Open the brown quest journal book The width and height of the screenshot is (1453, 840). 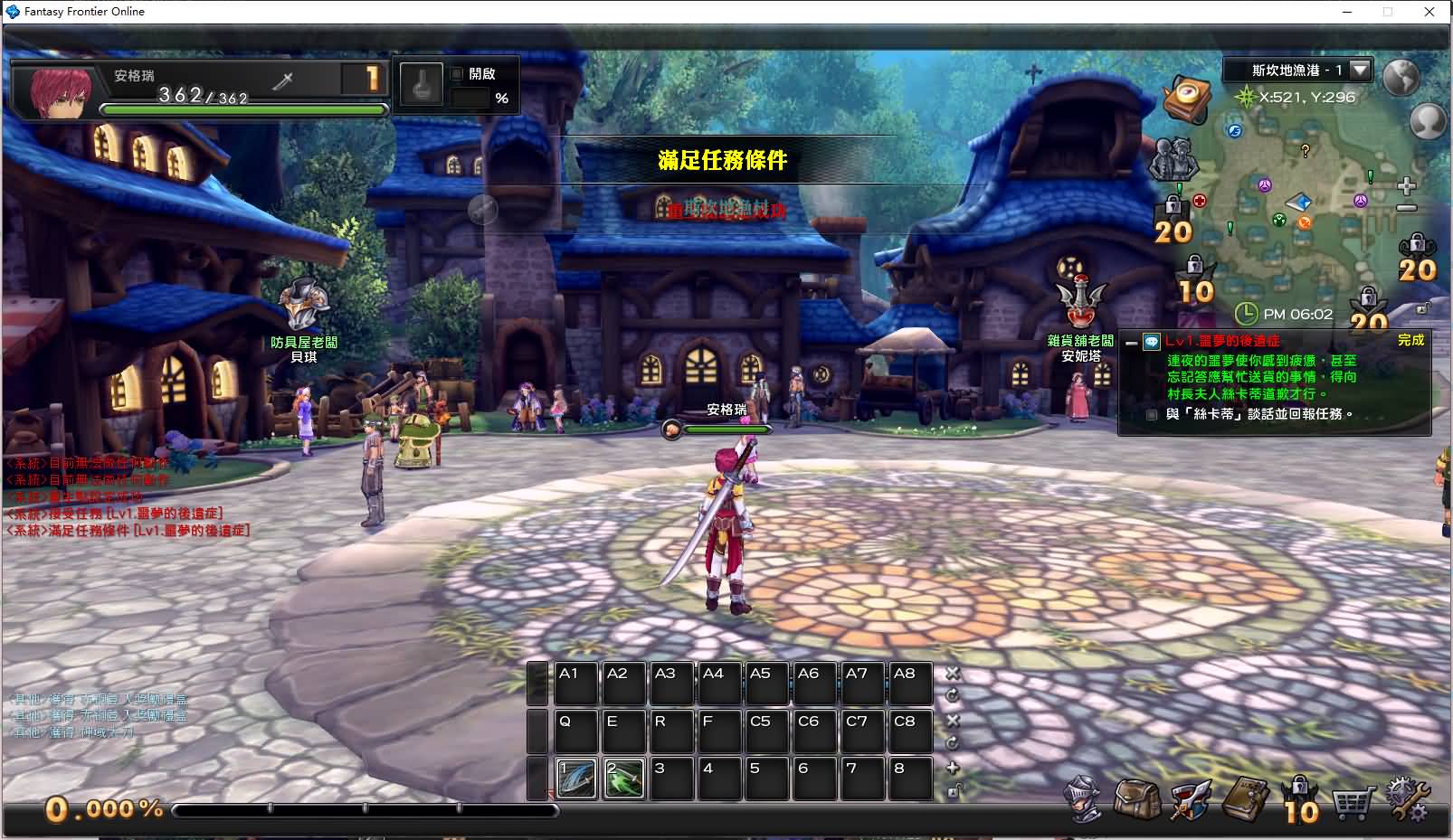click(x=1244, y=798)
